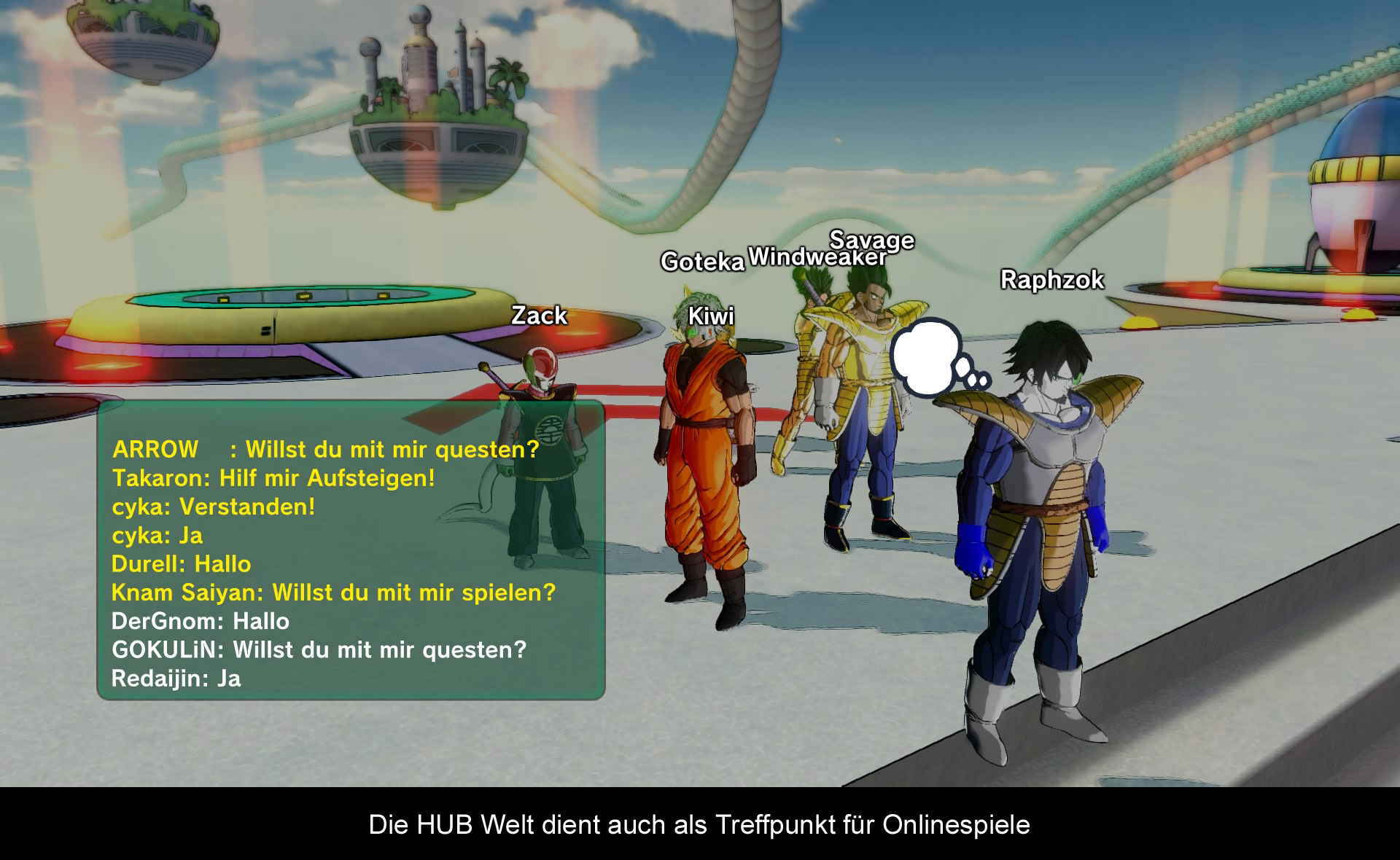Viewport: 1400px width, 860px height.
Task: Click DerGnom's "Hallo" chat line
Action: point(200,621)
